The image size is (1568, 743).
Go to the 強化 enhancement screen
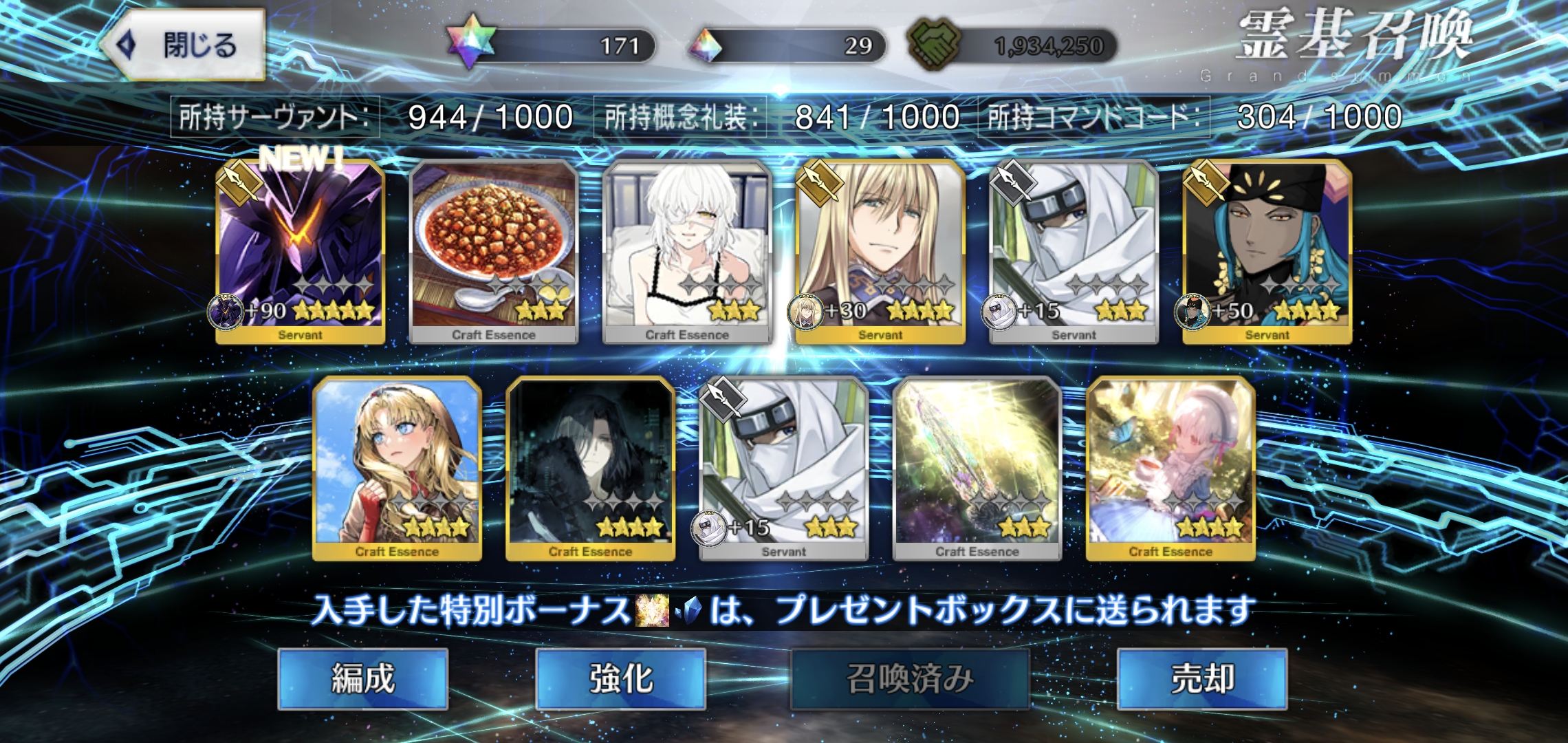click(x=620, y=679)
